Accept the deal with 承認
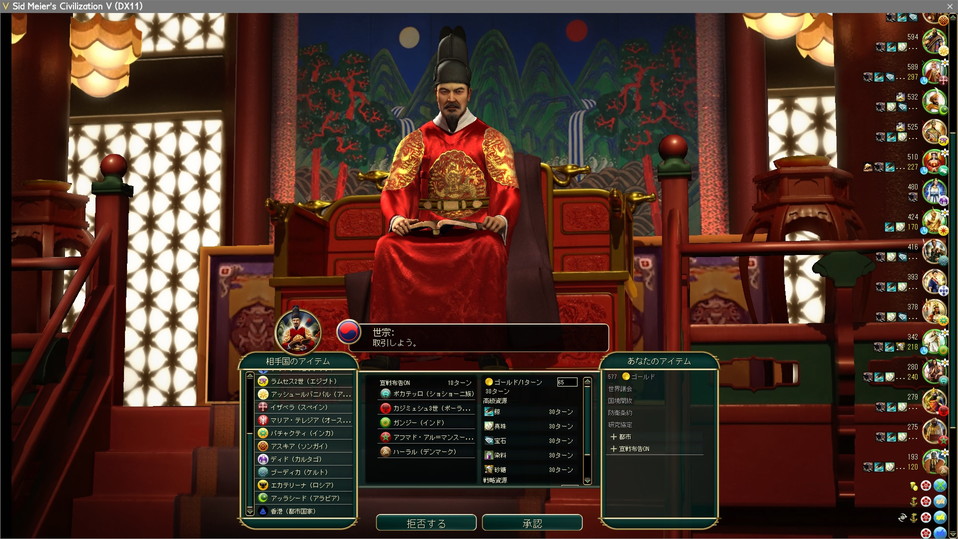The width and height of the screenshot is (958, 539). 531,523
